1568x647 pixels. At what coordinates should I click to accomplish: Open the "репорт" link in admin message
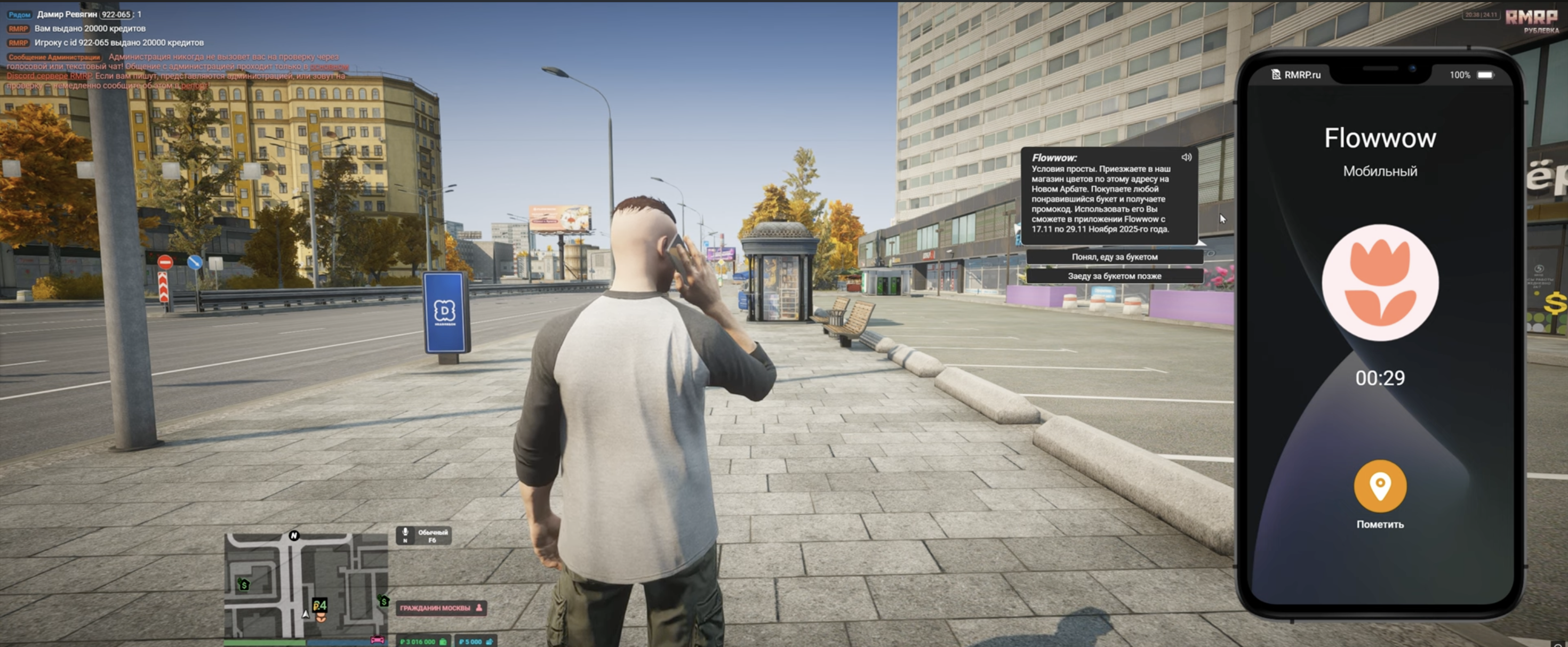(194, 86)
